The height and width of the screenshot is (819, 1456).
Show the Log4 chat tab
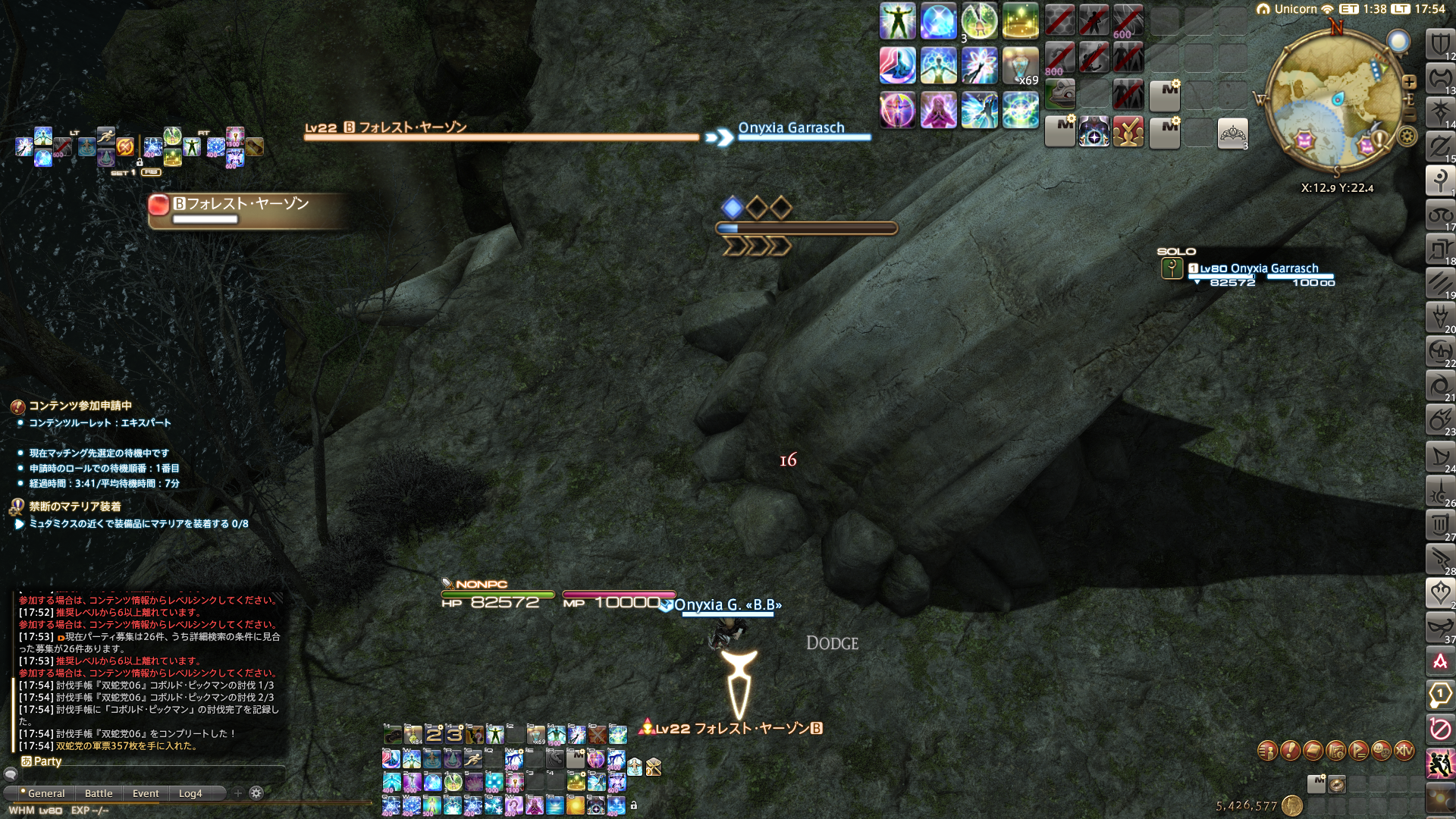(190, 793)
